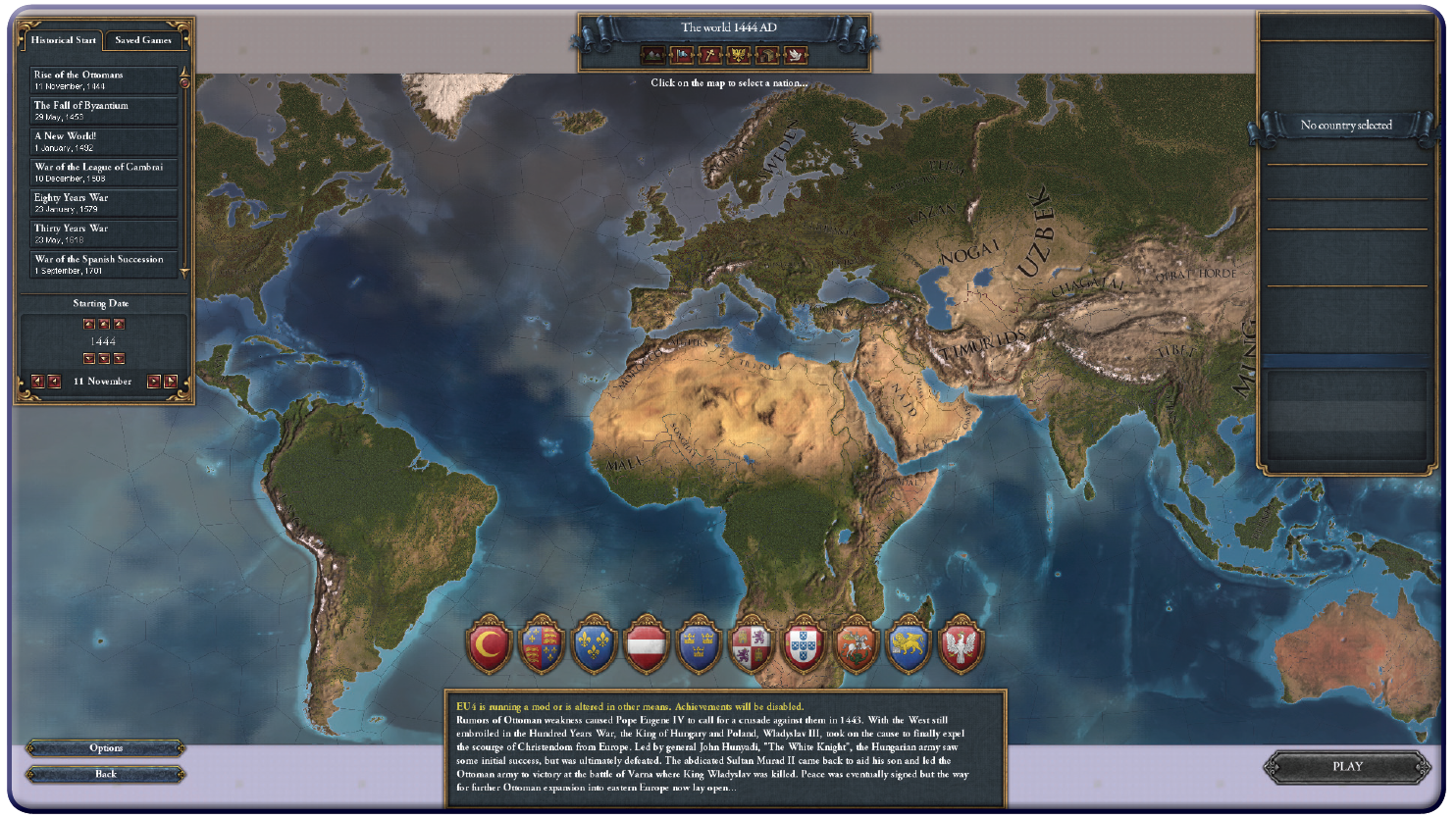Select Portugal's shield with blue escutcheons
Screen dimensions: 1456x819
click(x=804, y=644)
